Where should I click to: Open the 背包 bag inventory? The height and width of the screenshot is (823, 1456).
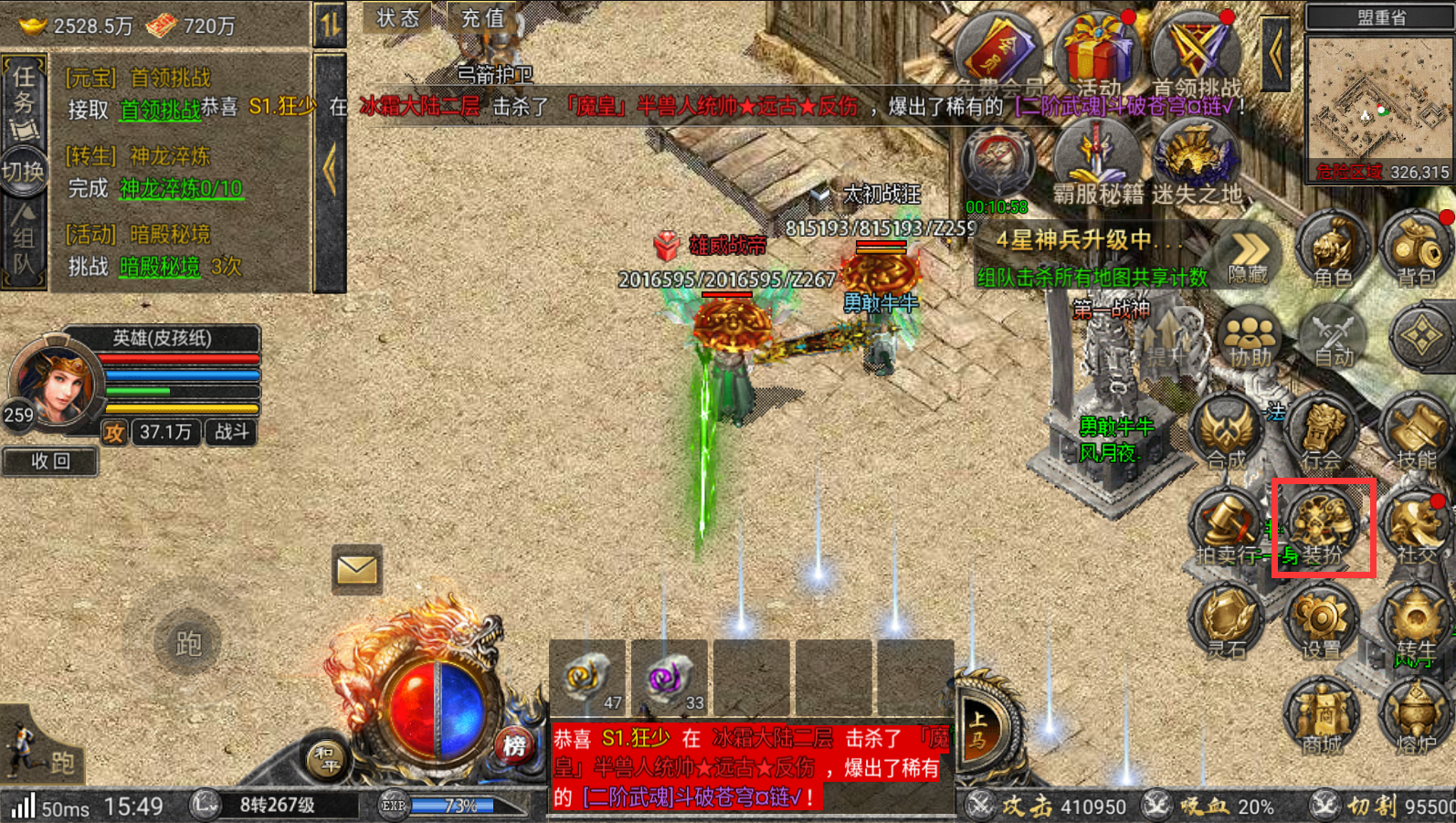click(1415, 251)
